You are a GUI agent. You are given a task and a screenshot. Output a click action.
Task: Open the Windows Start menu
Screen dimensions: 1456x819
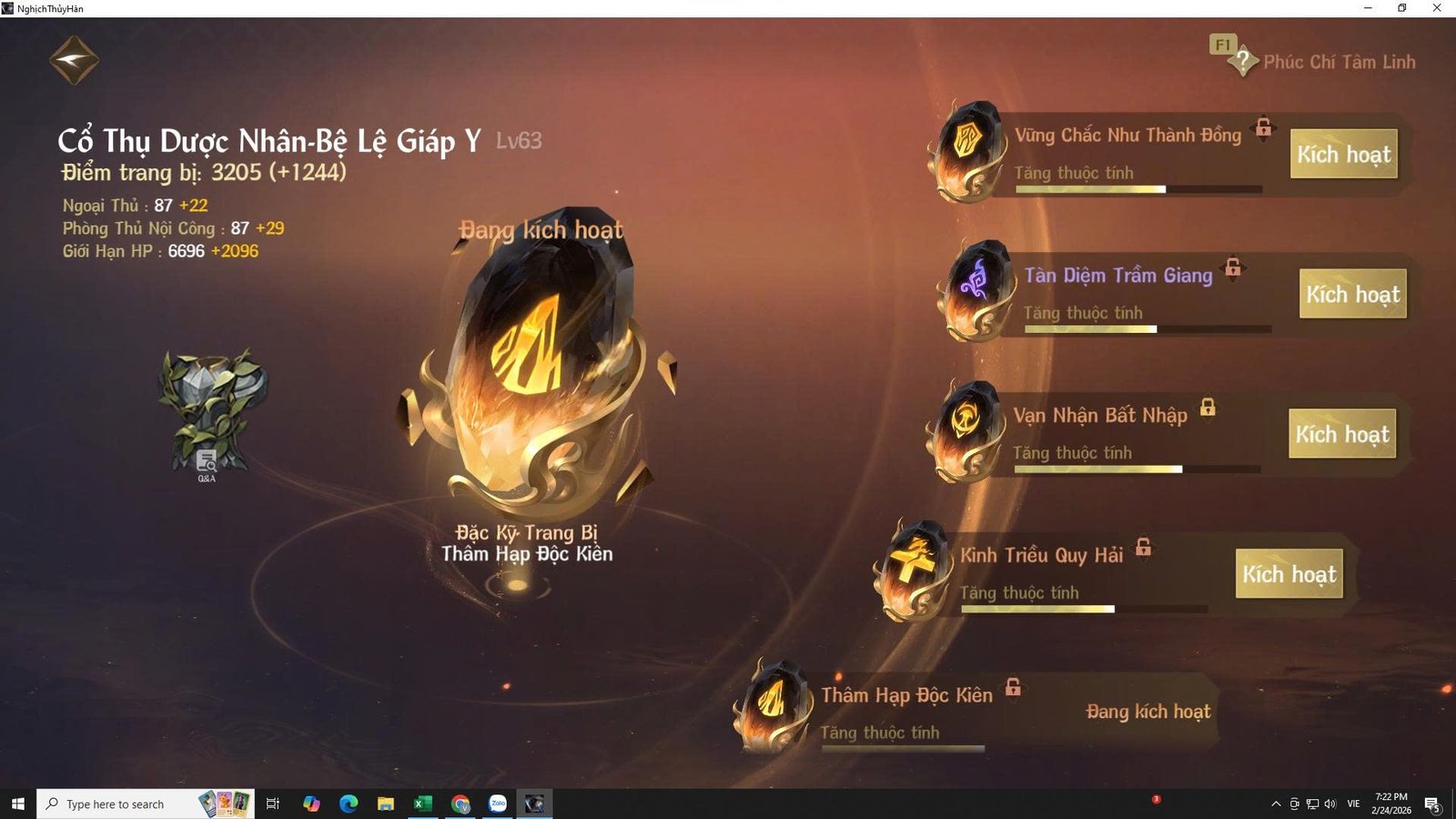tap(17, 804)
